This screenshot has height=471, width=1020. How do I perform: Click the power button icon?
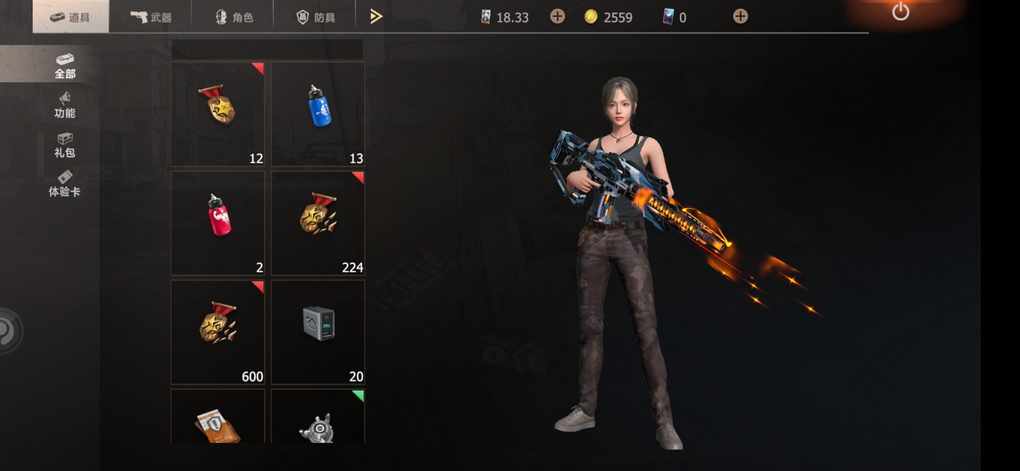pyautogui.click(x=900, y=12)
